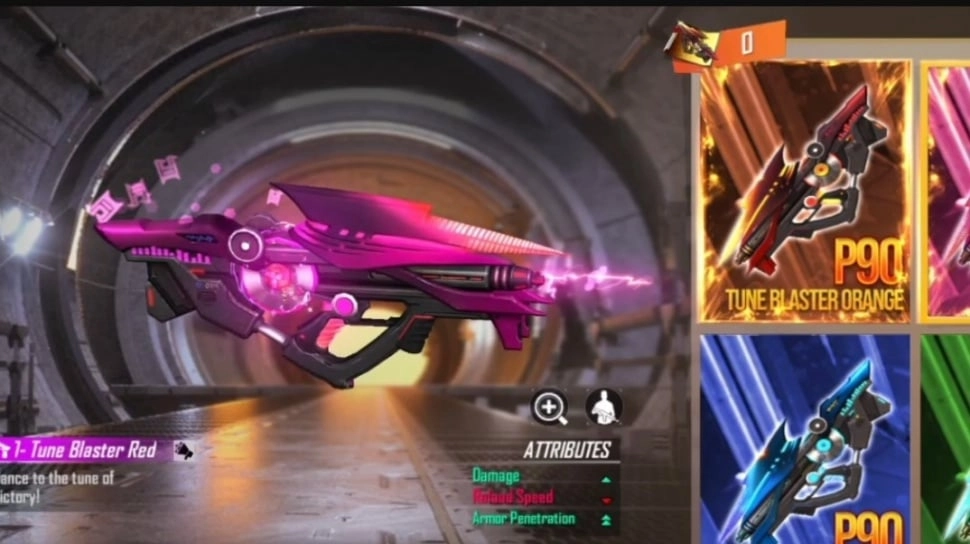Choose the blue P90 skin card
This screenshot has height=544, width=970.
[805, 440]
